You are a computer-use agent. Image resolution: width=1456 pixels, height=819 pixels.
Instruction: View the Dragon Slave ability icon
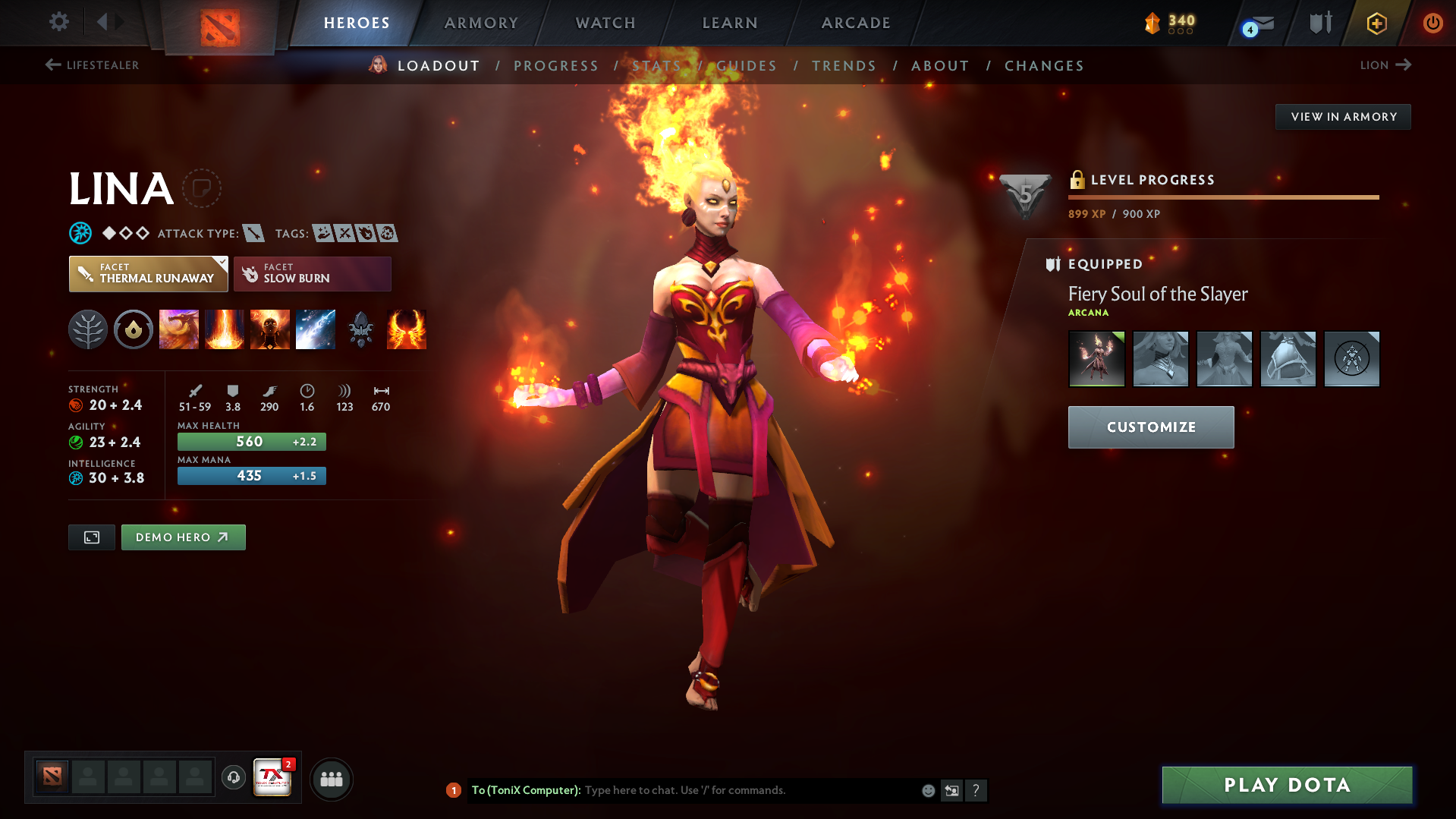coord(179,329)
